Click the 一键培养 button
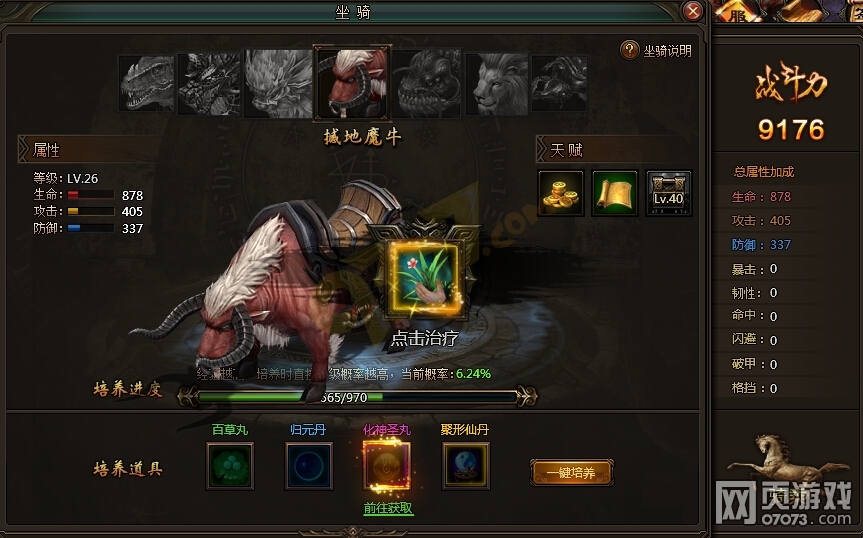Viewport: 863px width, 538px height. 571,472
